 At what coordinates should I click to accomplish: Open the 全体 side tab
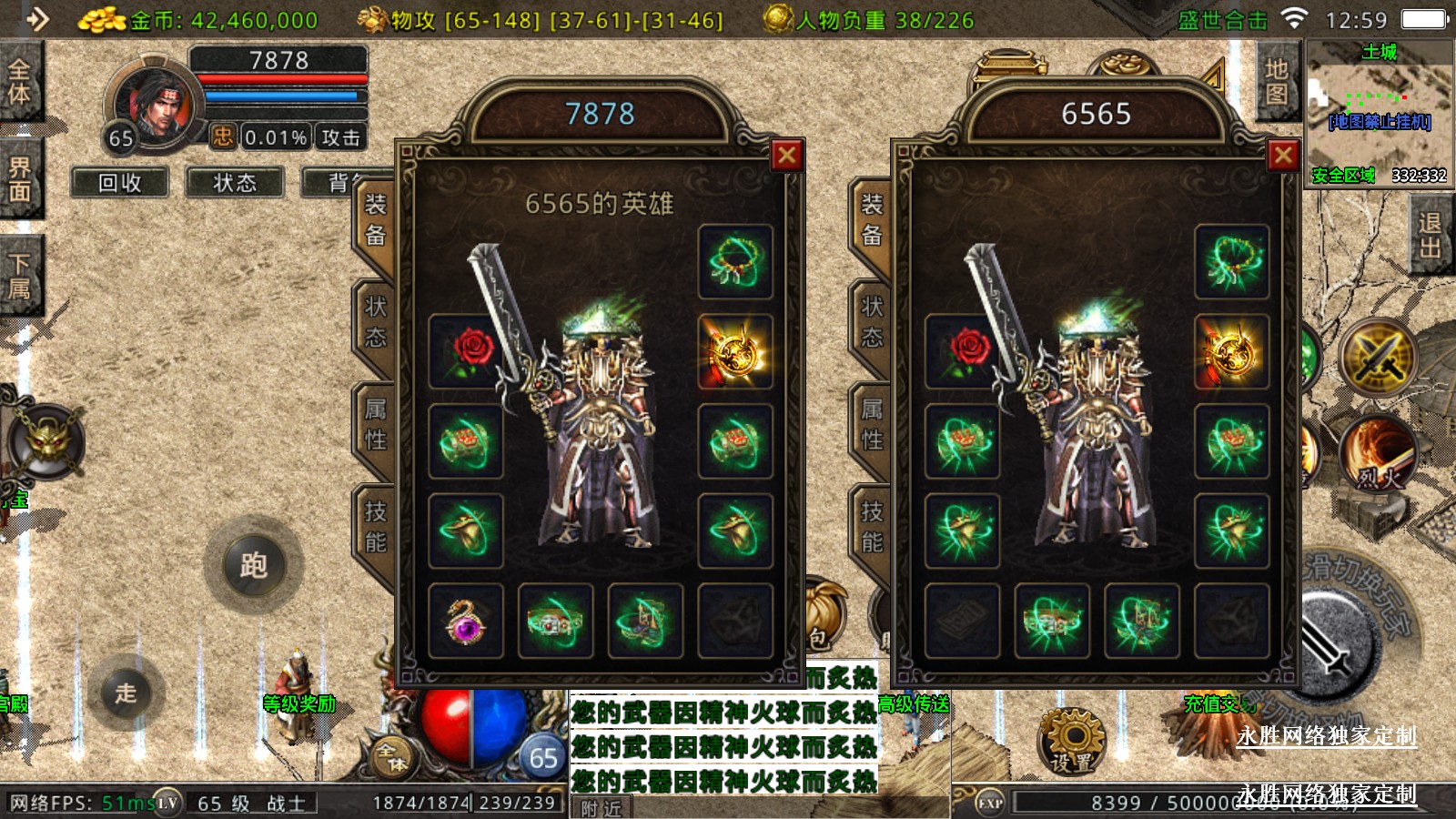(x=19, y=81)
